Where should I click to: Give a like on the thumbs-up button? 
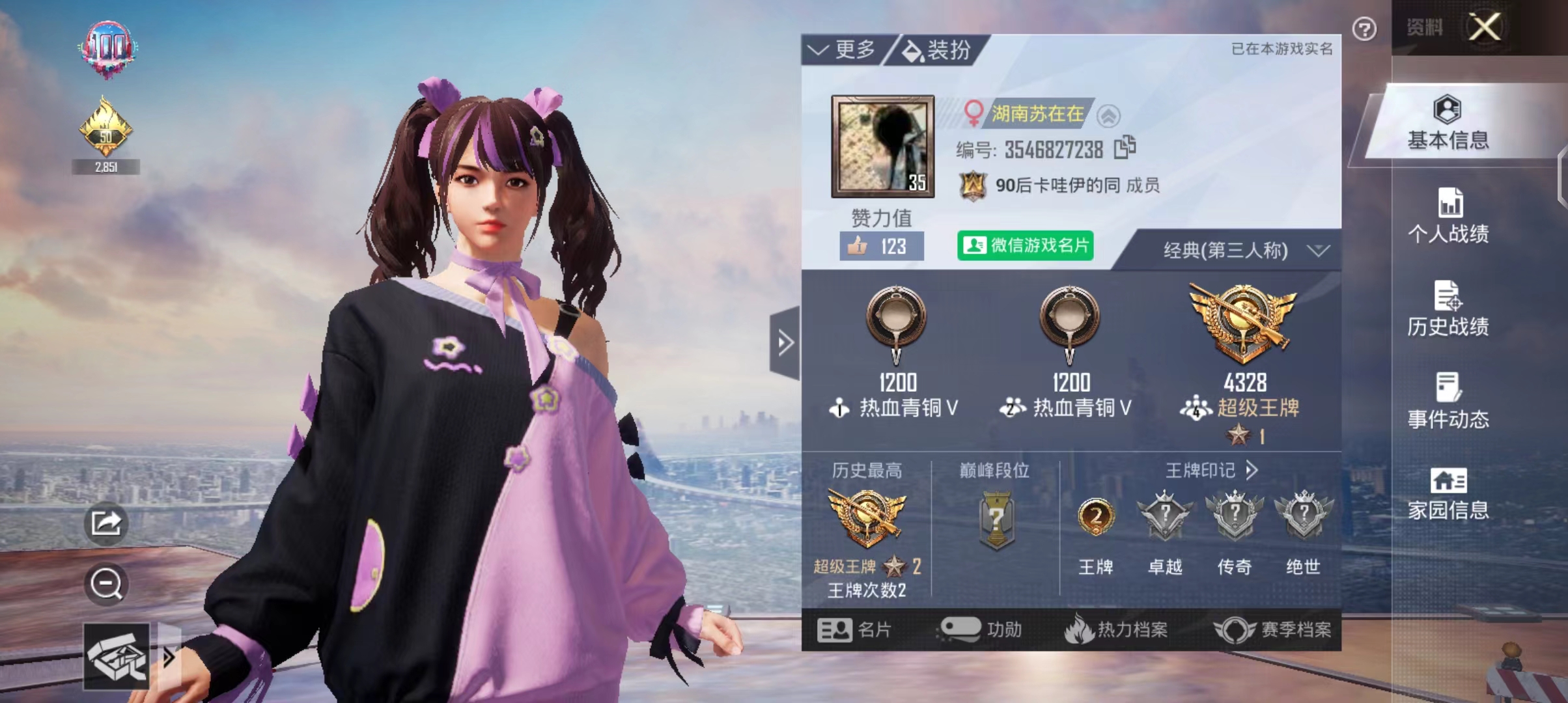click(880, 246)
